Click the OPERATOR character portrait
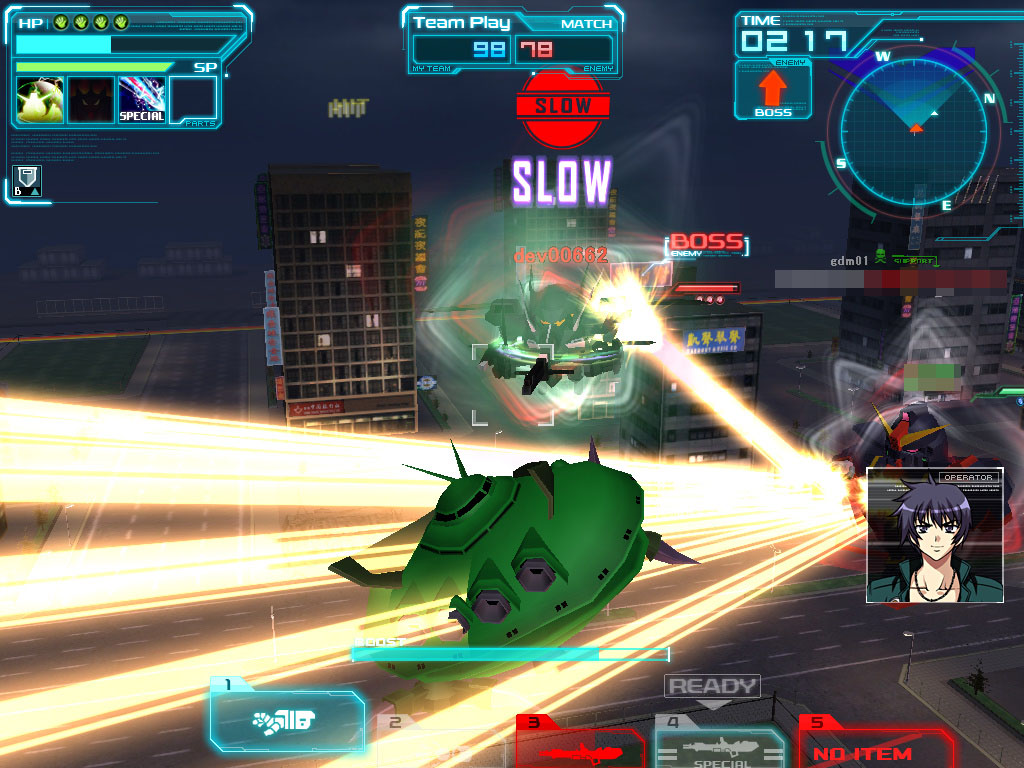Viewport: 1024px width, 768px height. (934, 536)
